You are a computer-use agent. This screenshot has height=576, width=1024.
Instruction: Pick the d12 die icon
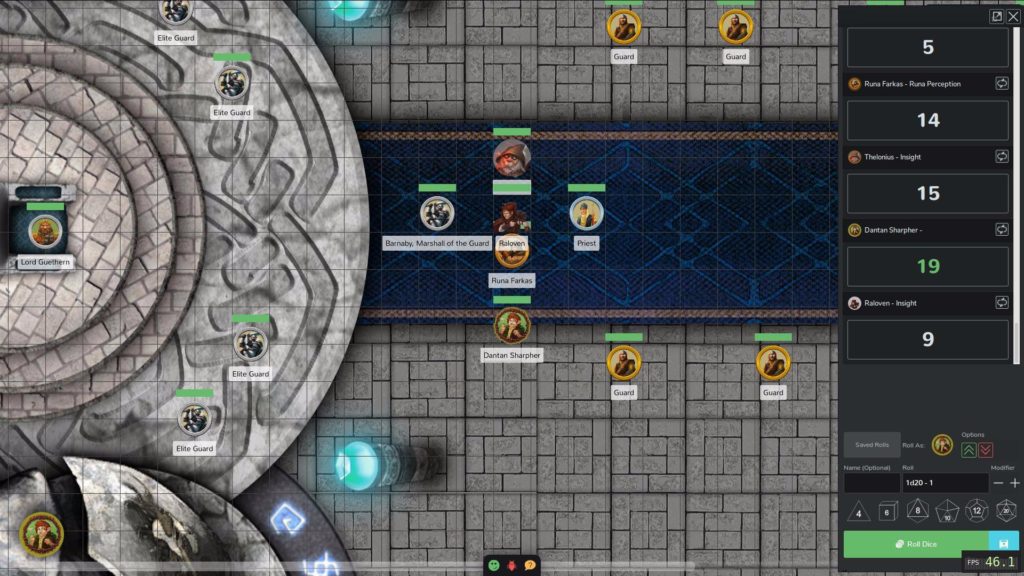click(977, 511)
